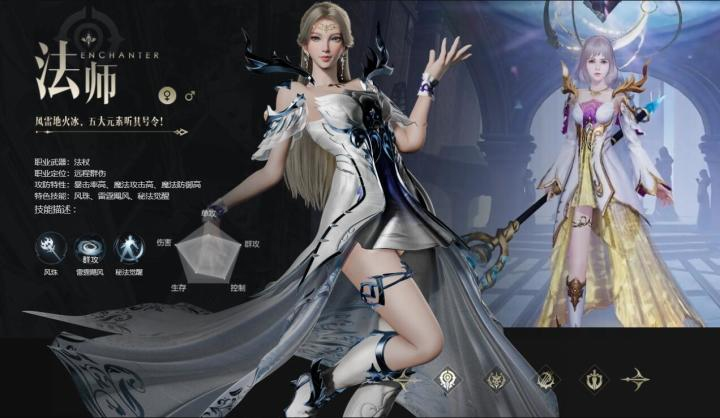Image resolution: width=720 pixels, height=418 pixels.
Task: Go to previous class with left arrow
Action: (x=404, y=380)
